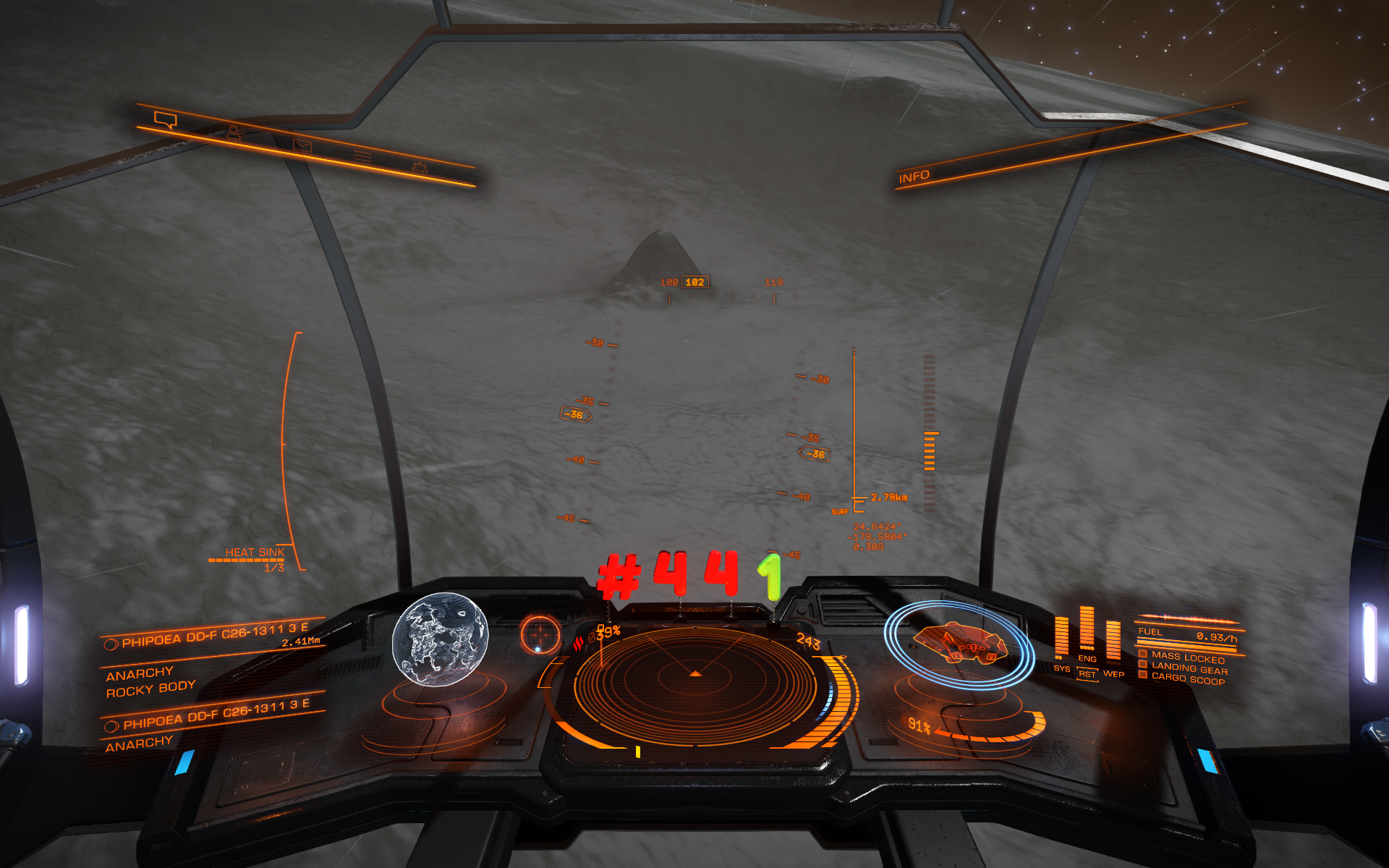The height and width of the screenshot is (868, 1389).
Task: Click the RST power reset button
Action: pyautogui.click(x=1087, y=674)
